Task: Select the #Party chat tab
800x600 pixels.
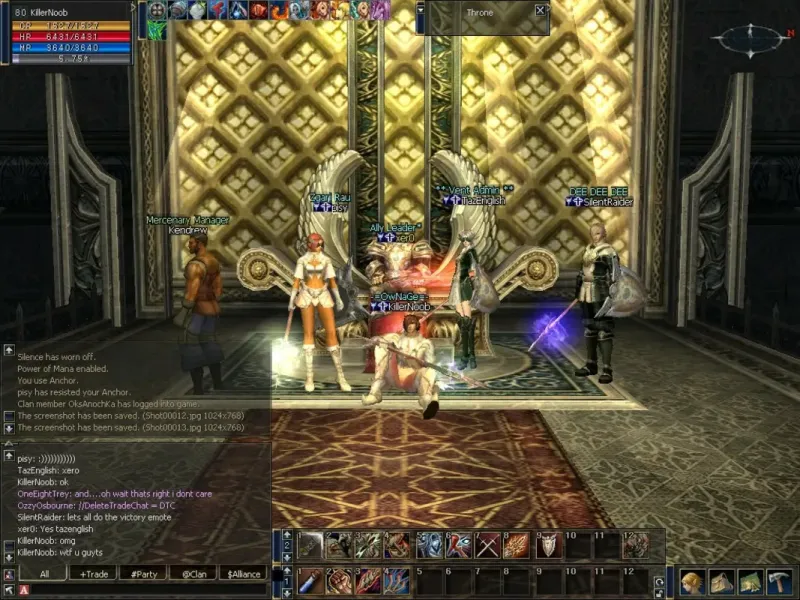Action: click(142, 574)
